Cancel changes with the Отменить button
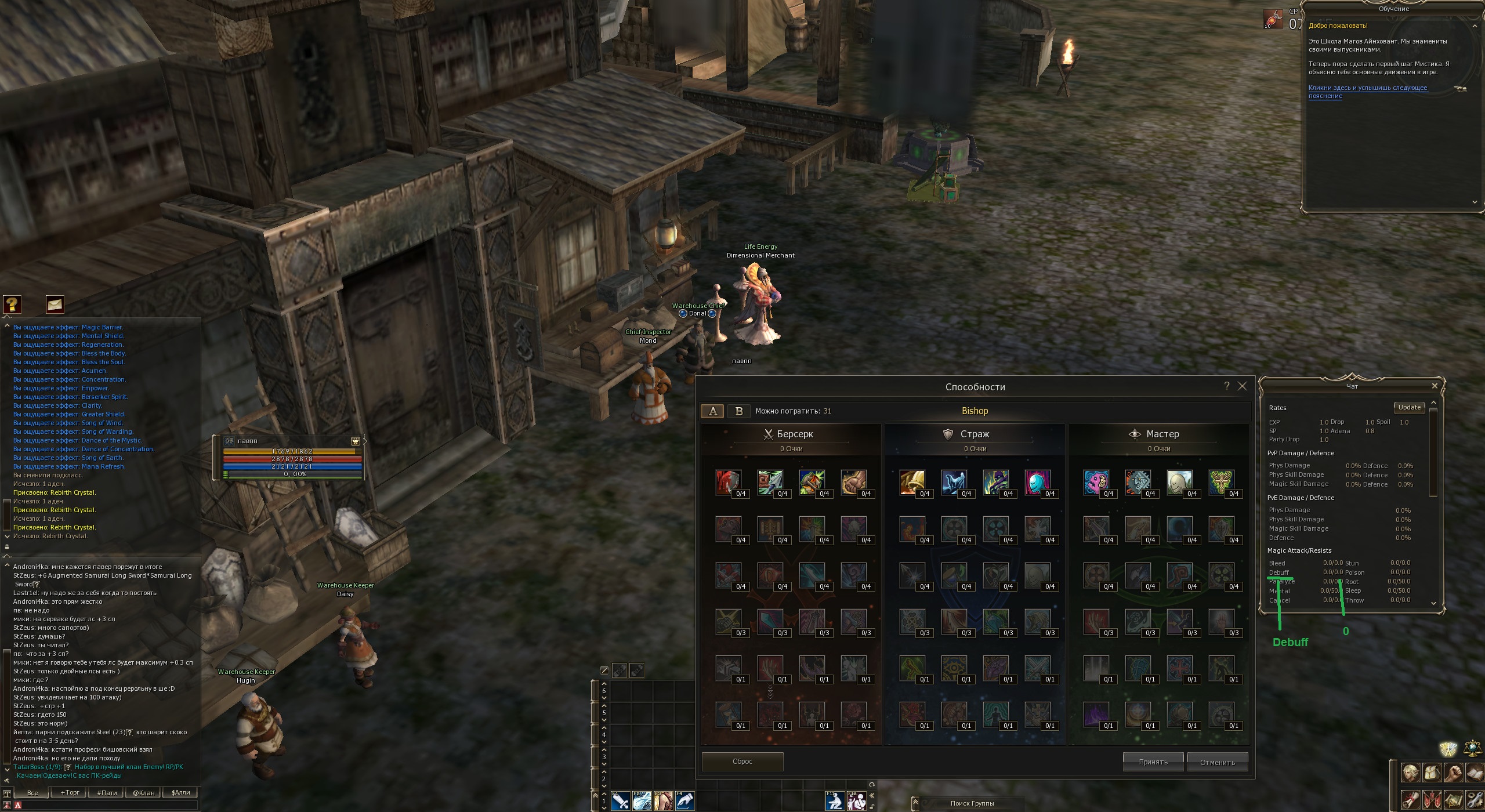The image size is (1485, 812). point(1217,762)
